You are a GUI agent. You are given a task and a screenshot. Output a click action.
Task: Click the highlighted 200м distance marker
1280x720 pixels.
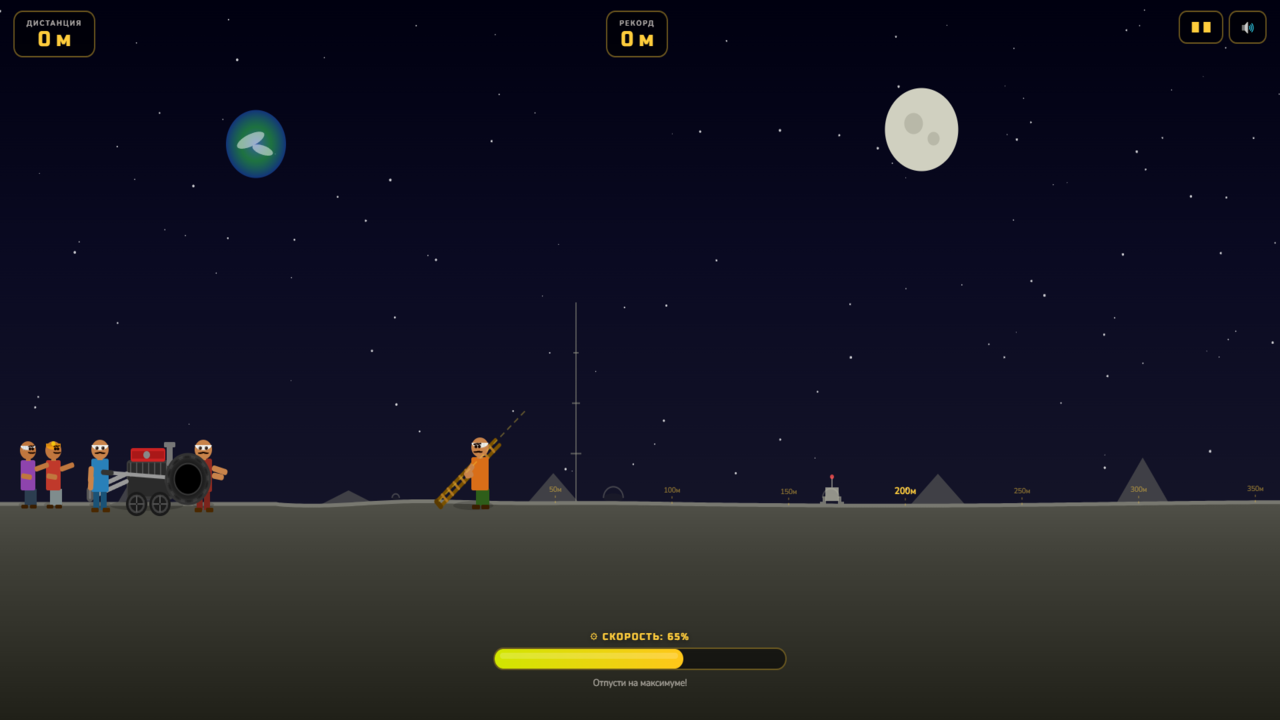point(905,491)
